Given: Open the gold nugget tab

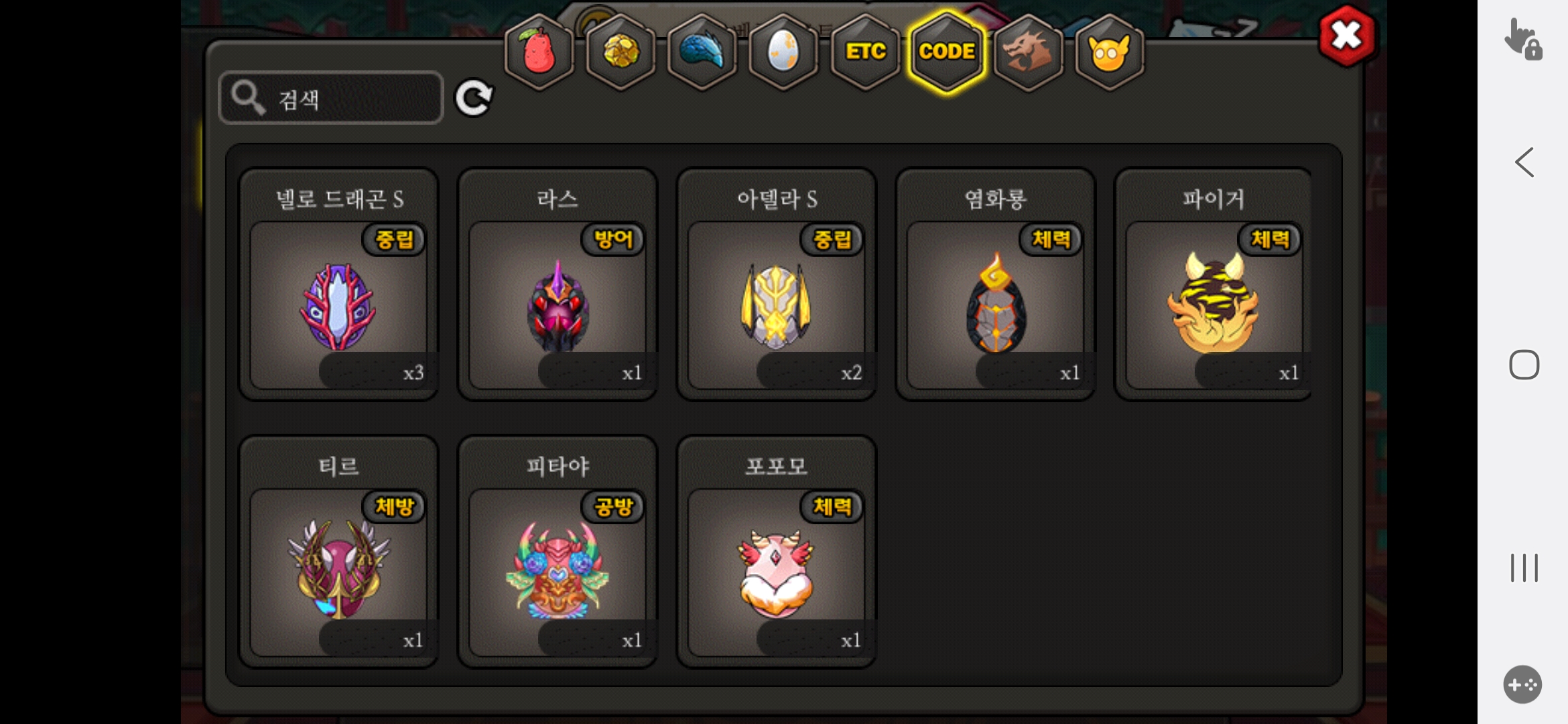Looking at the screenshot, I should pos(621,52).
